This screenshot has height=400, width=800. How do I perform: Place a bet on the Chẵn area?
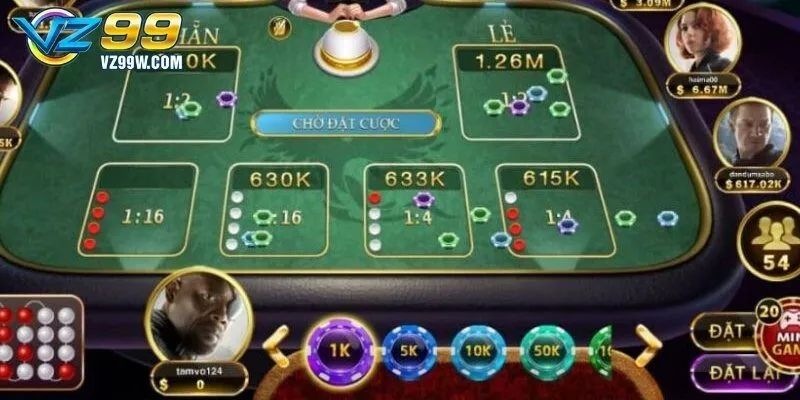tap(180, 95)
